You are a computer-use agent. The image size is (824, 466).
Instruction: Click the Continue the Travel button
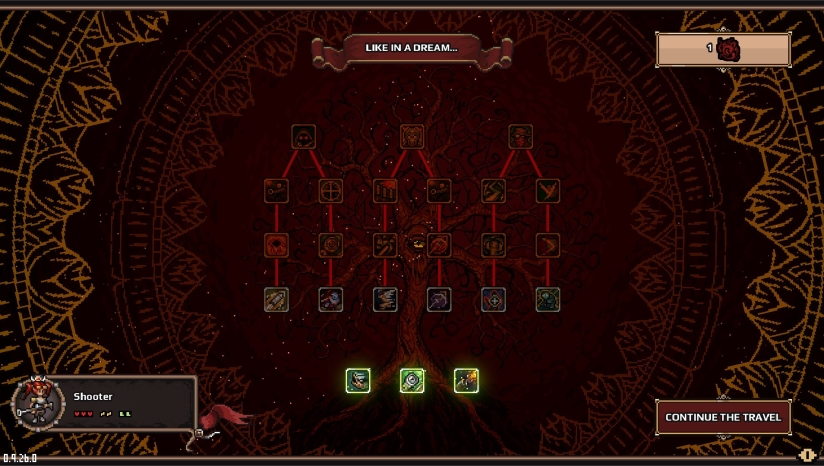point(723,417)
